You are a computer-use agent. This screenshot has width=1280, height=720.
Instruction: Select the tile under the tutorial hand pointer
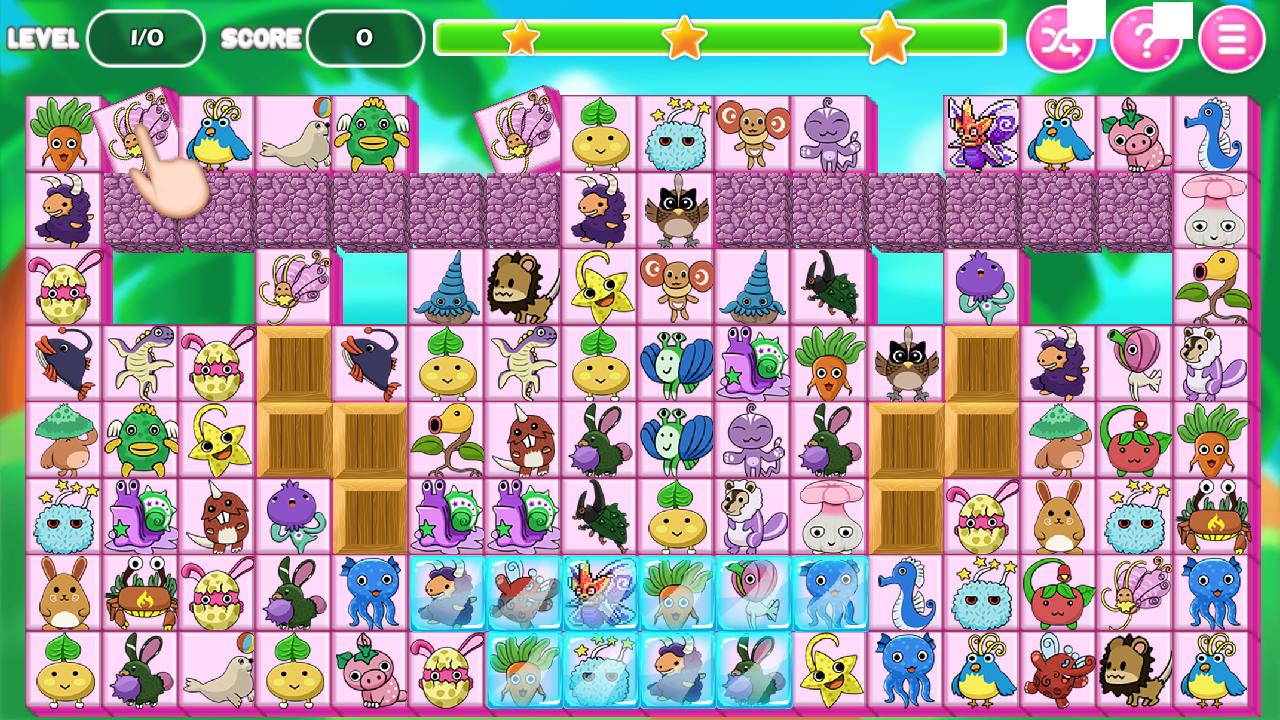137,132
